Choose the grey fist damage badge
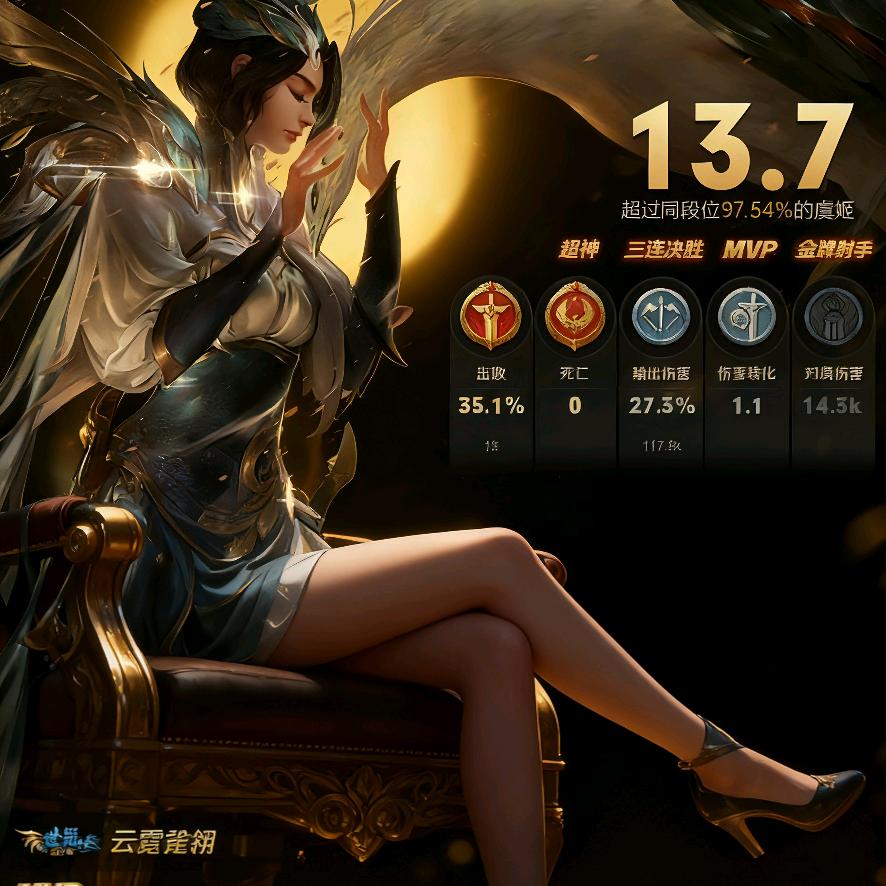This screenshot has width=886, height=886. point(833,318)
